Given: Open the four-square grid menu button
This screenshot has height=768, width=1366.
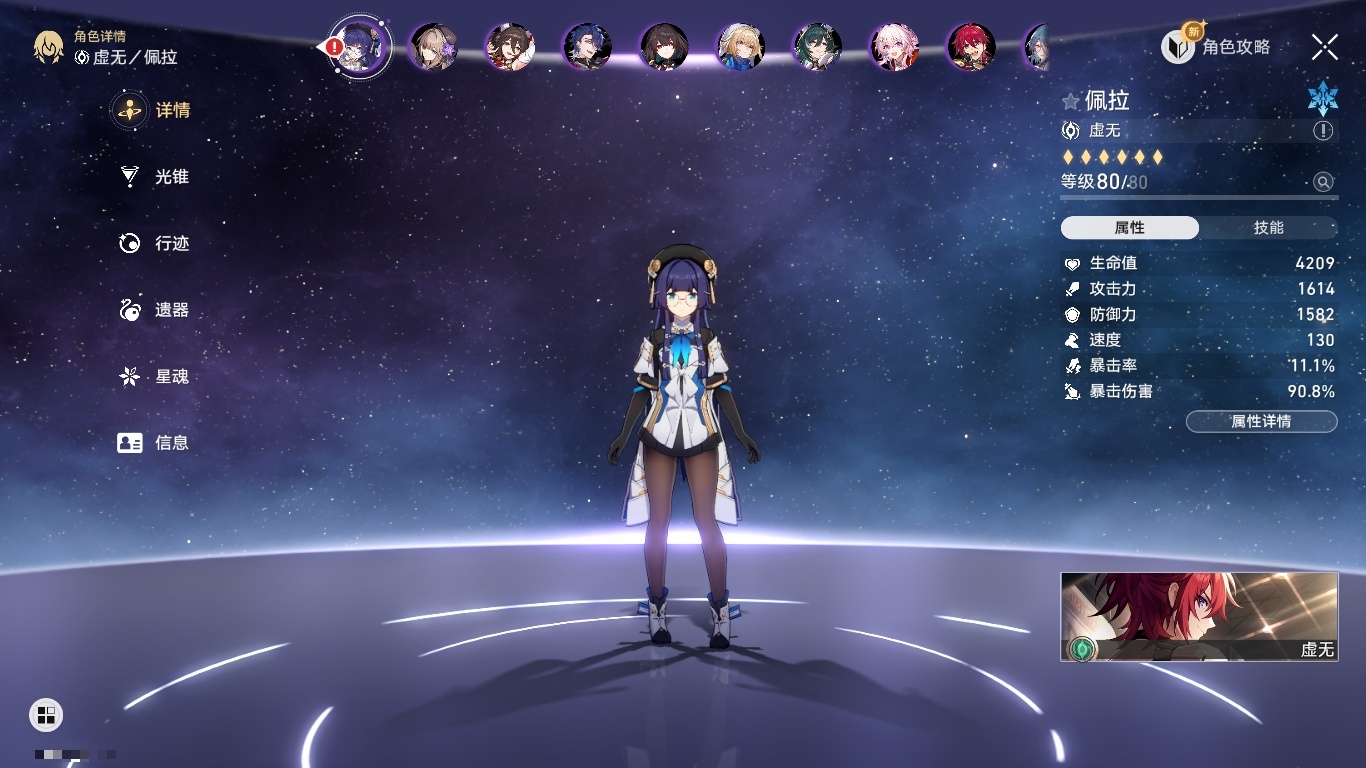Looking at the screenshot, I should (46, 714).
